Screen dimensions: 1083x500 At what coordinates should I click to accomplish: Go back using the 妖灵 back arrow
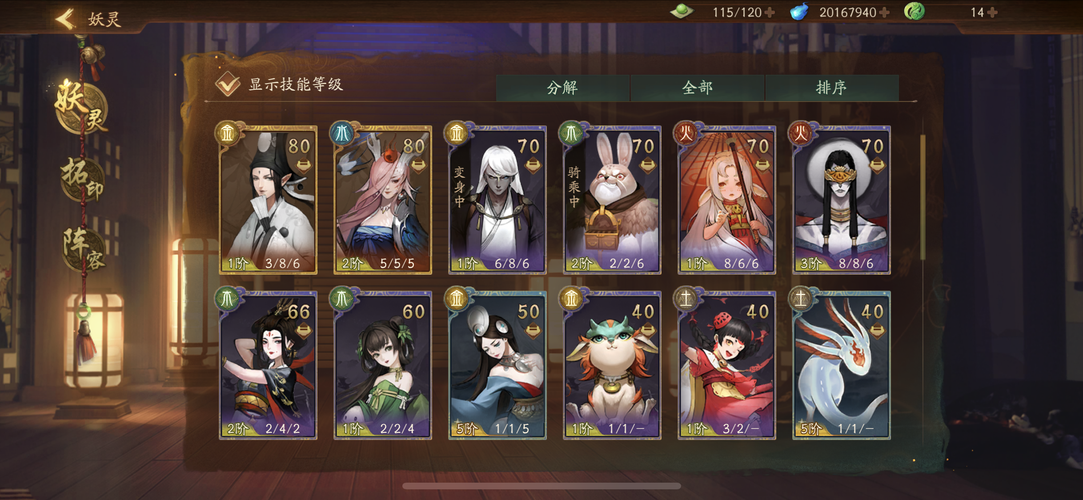coord(66,18)
